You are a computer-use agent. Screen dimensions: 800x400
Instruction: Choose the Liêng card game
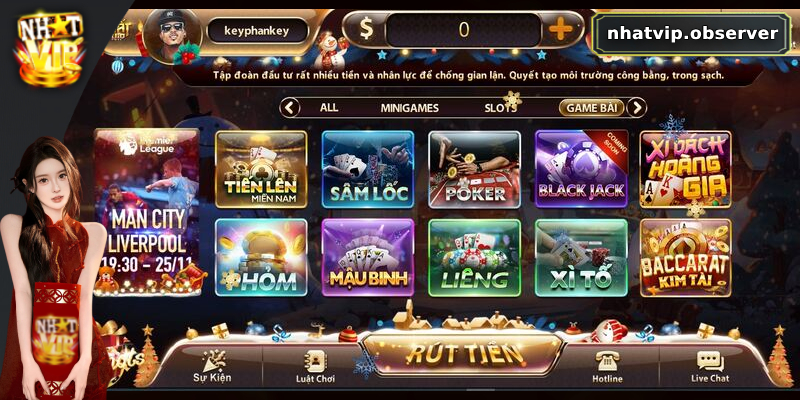tap(474, 257)
